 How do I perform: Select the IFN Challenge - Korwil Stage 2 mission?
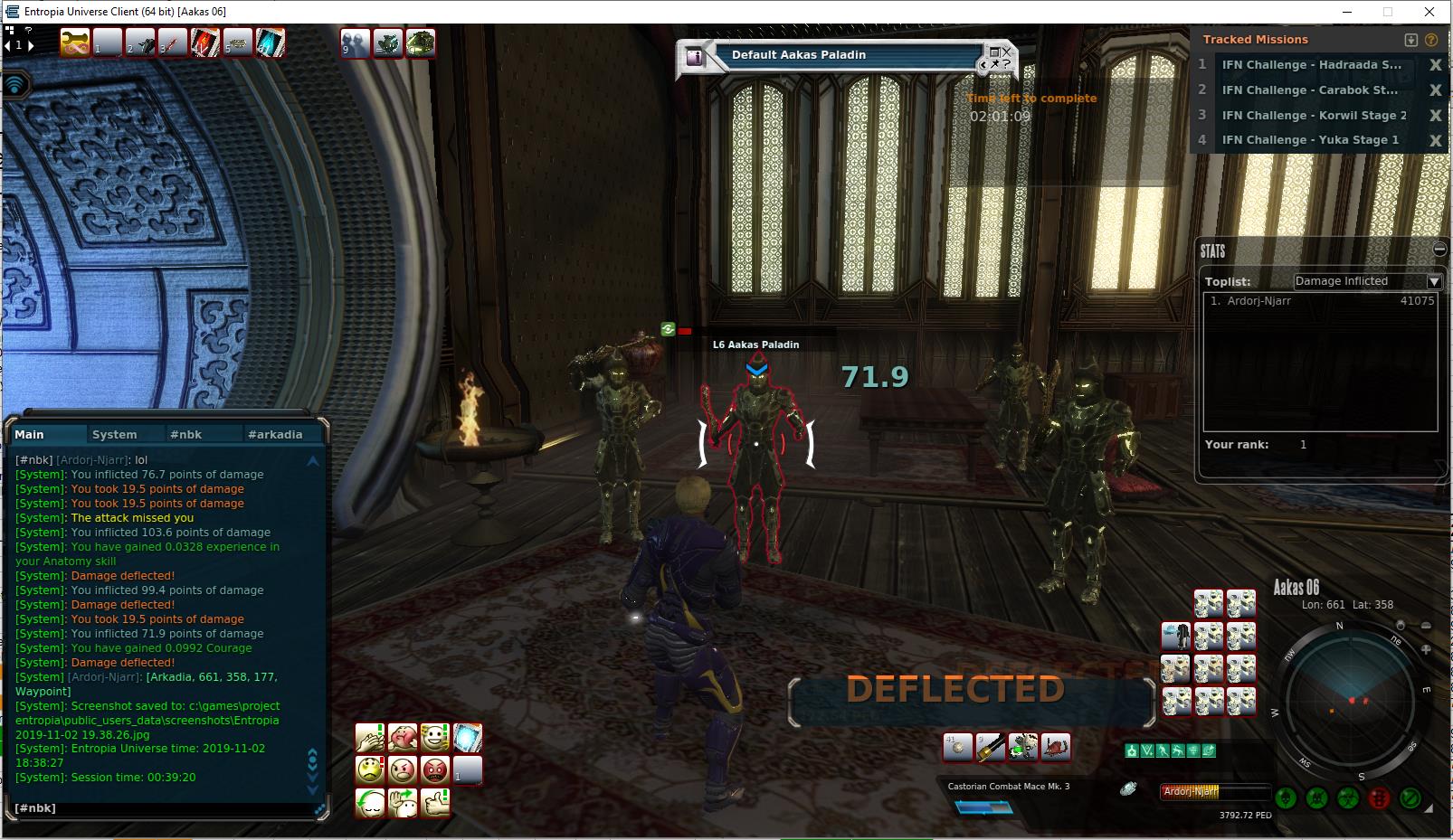pos(1314,116)
